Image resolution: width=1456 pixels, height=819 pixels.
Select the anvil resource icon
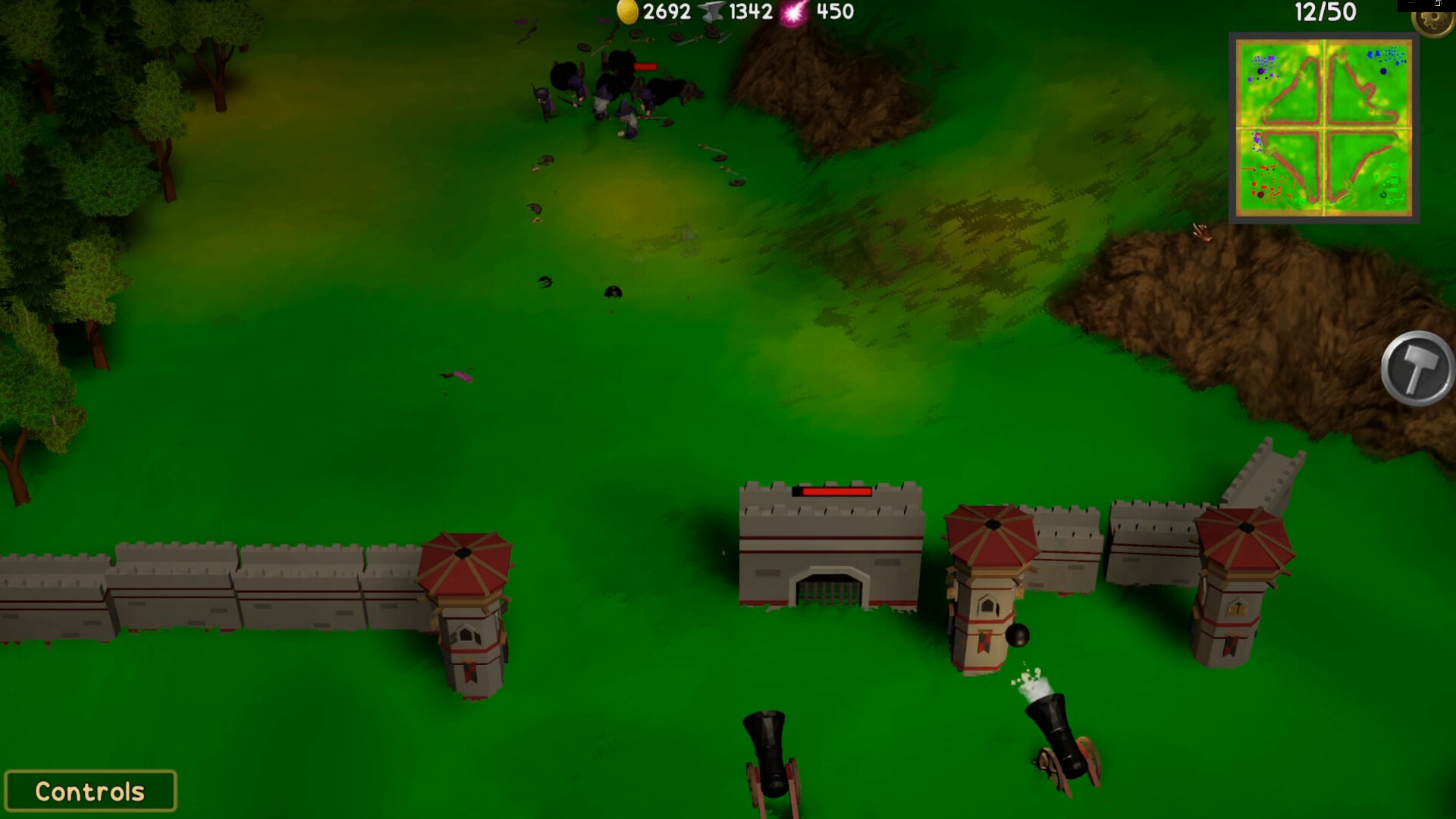710,12
